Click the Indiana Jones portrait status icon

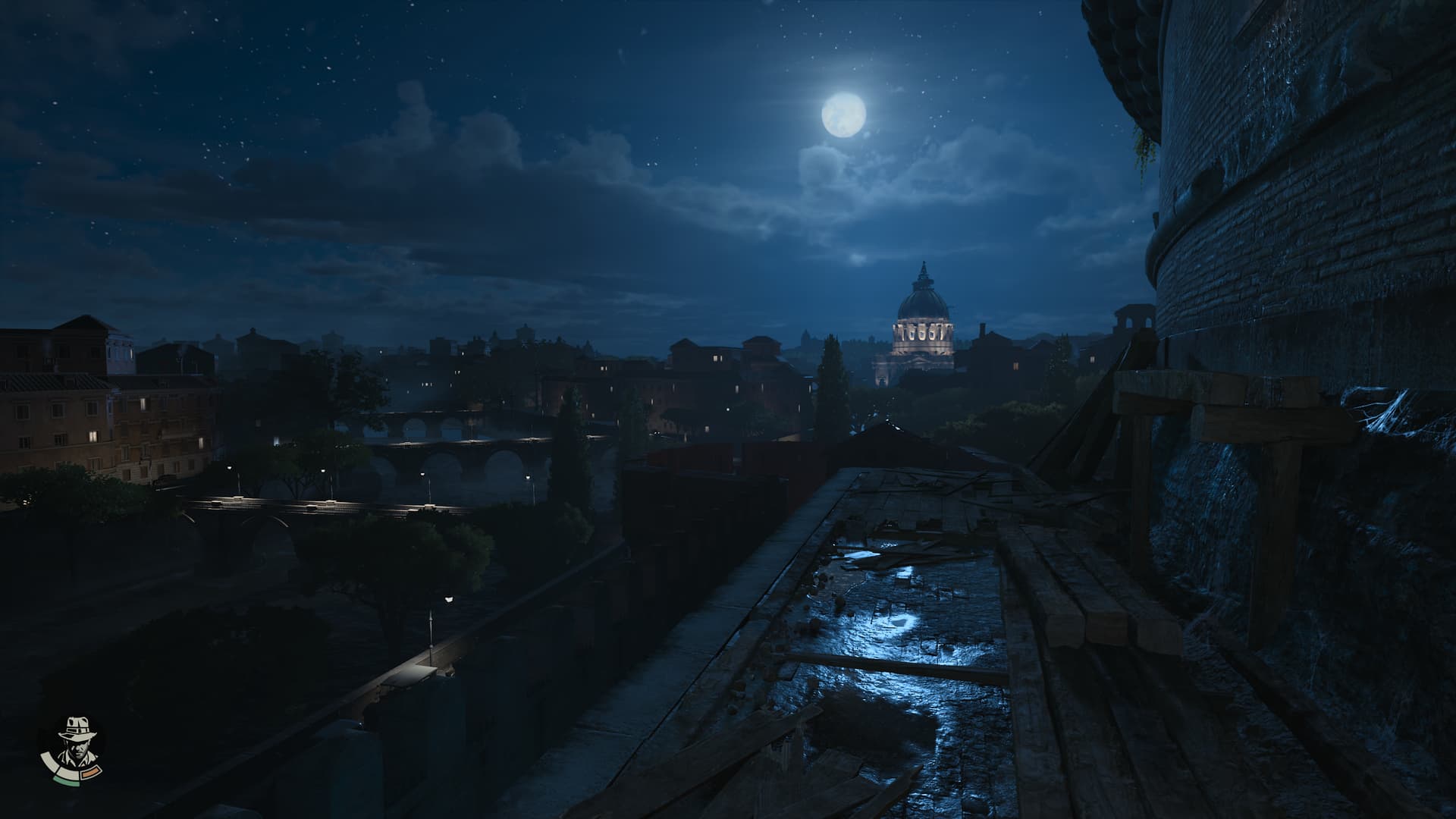coord(72,746)
